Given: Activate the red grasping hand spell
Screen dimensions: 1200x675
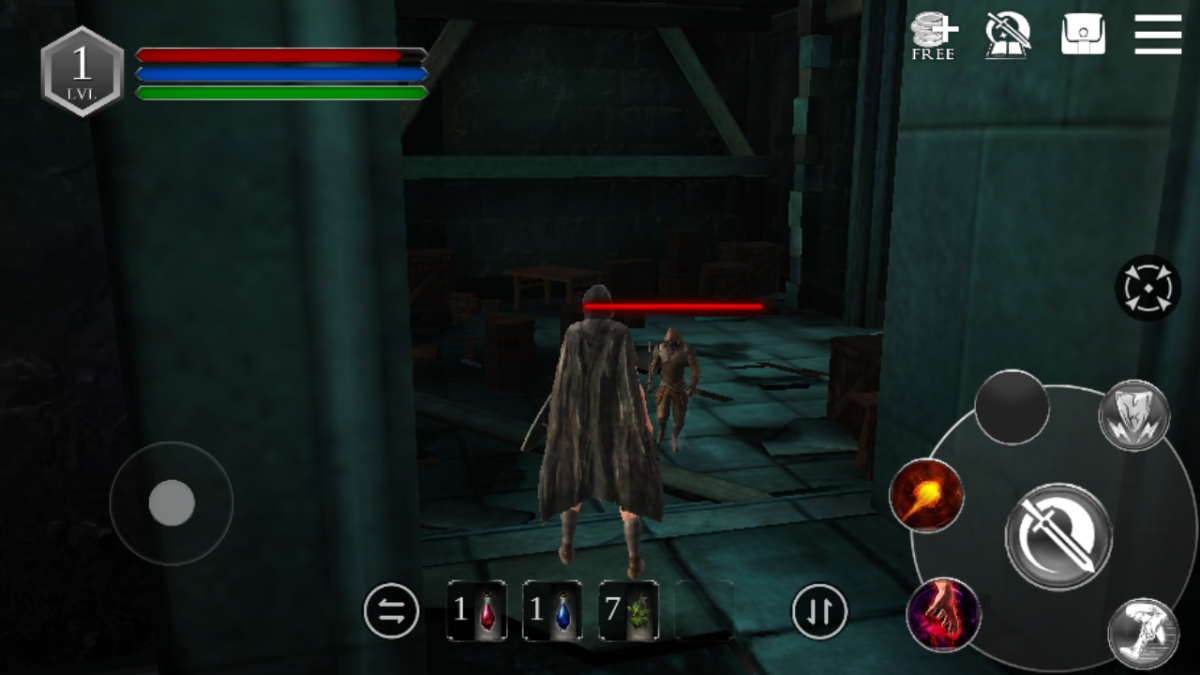Looking at the screenshot, I should (x=943, y=615).
